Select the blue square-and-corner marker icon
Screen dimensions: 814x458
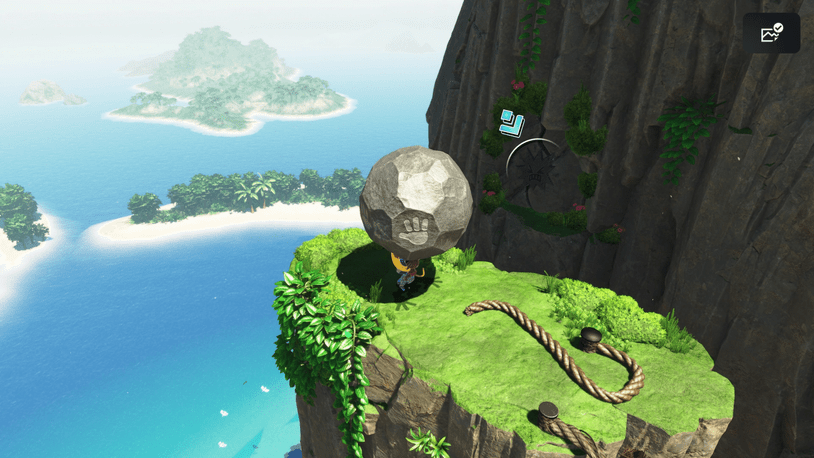(x=512, y=123)
